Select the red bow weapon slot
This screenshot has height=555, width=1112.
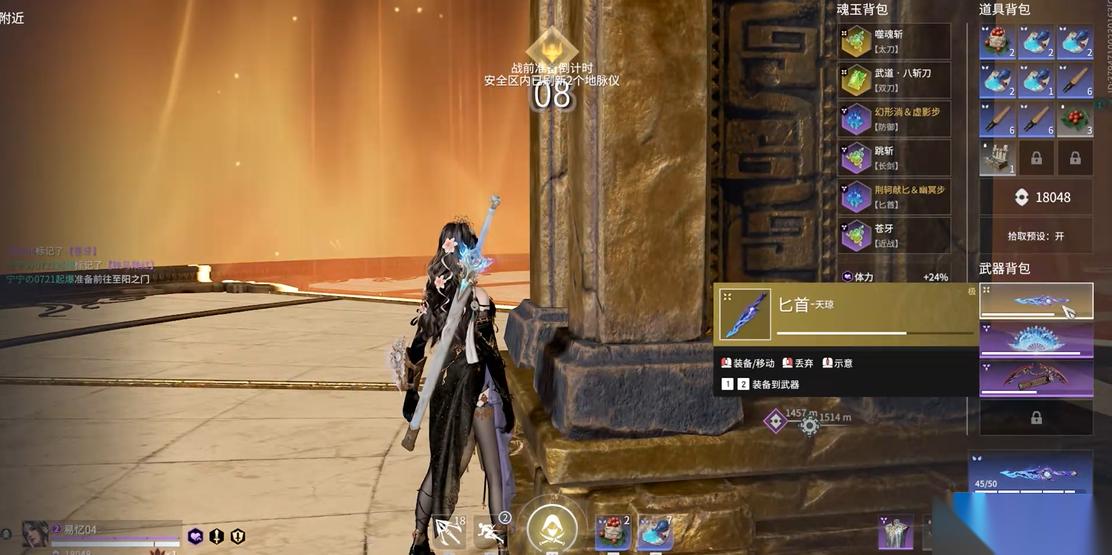click(x=1035, y=377)
